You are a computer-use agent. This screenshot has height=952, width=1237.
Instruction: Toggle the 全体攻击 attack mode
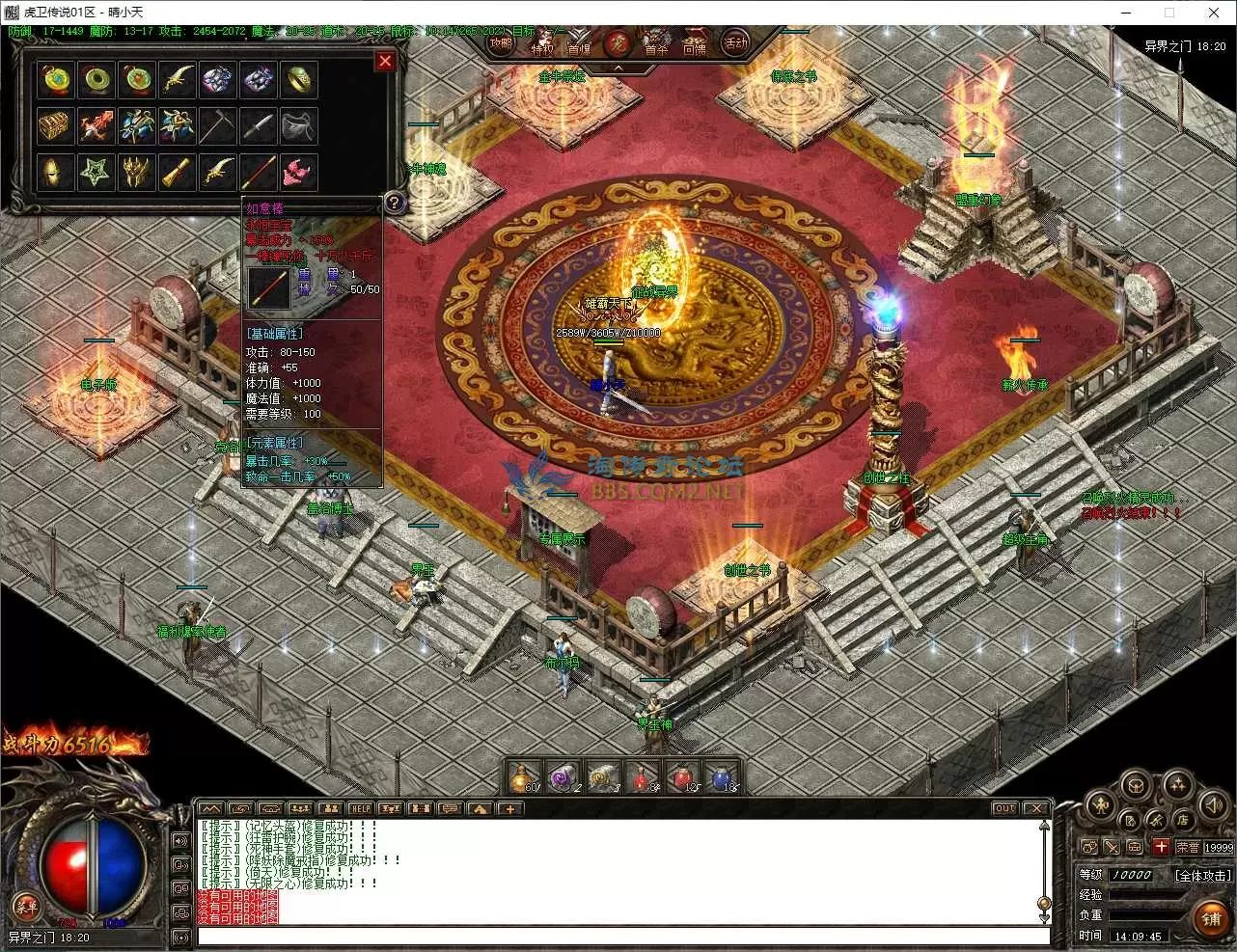point(1202,875)
